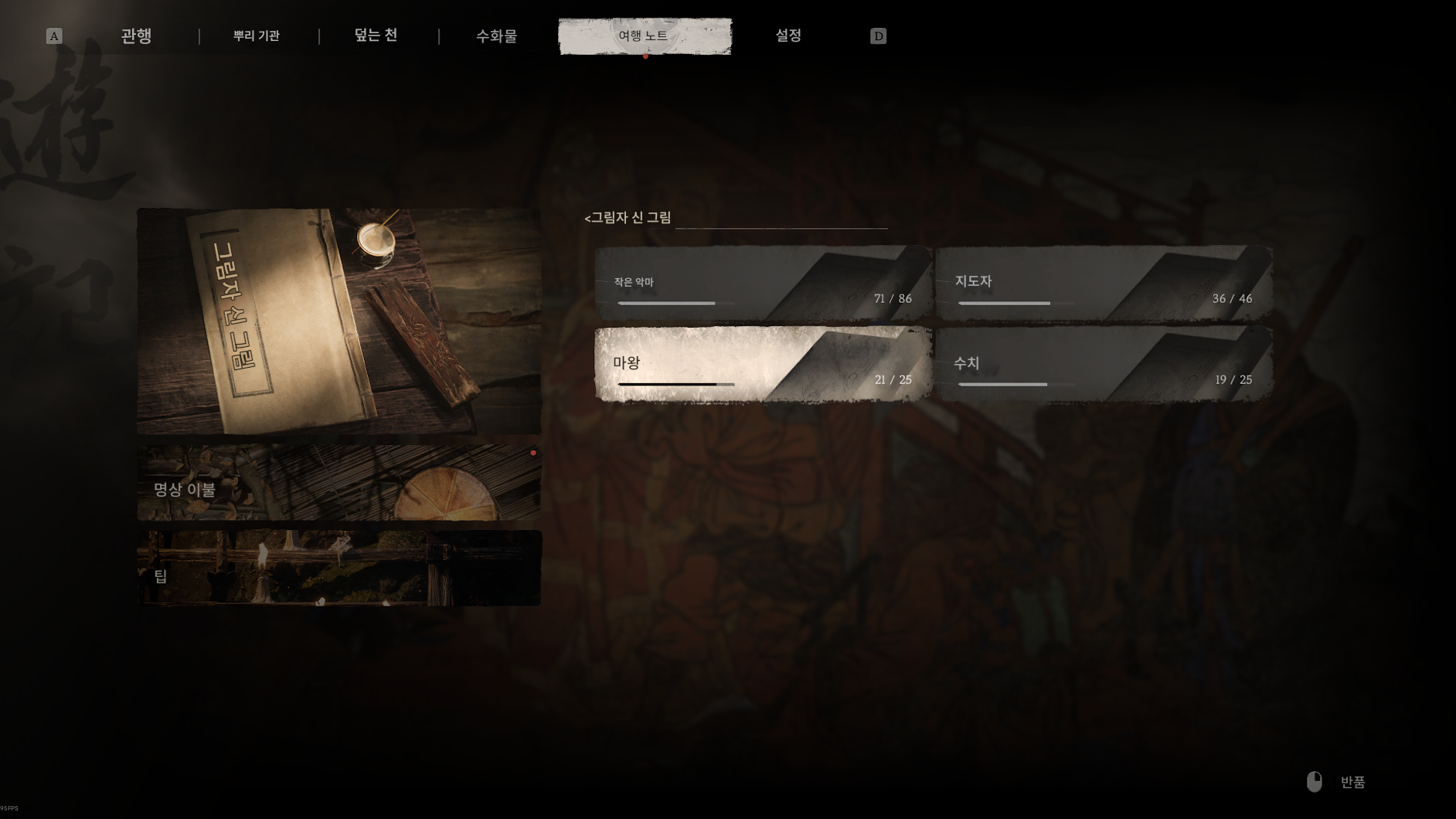Select the 덮는 천 tab
This screenshot has width=1456, height=819.
376,36
